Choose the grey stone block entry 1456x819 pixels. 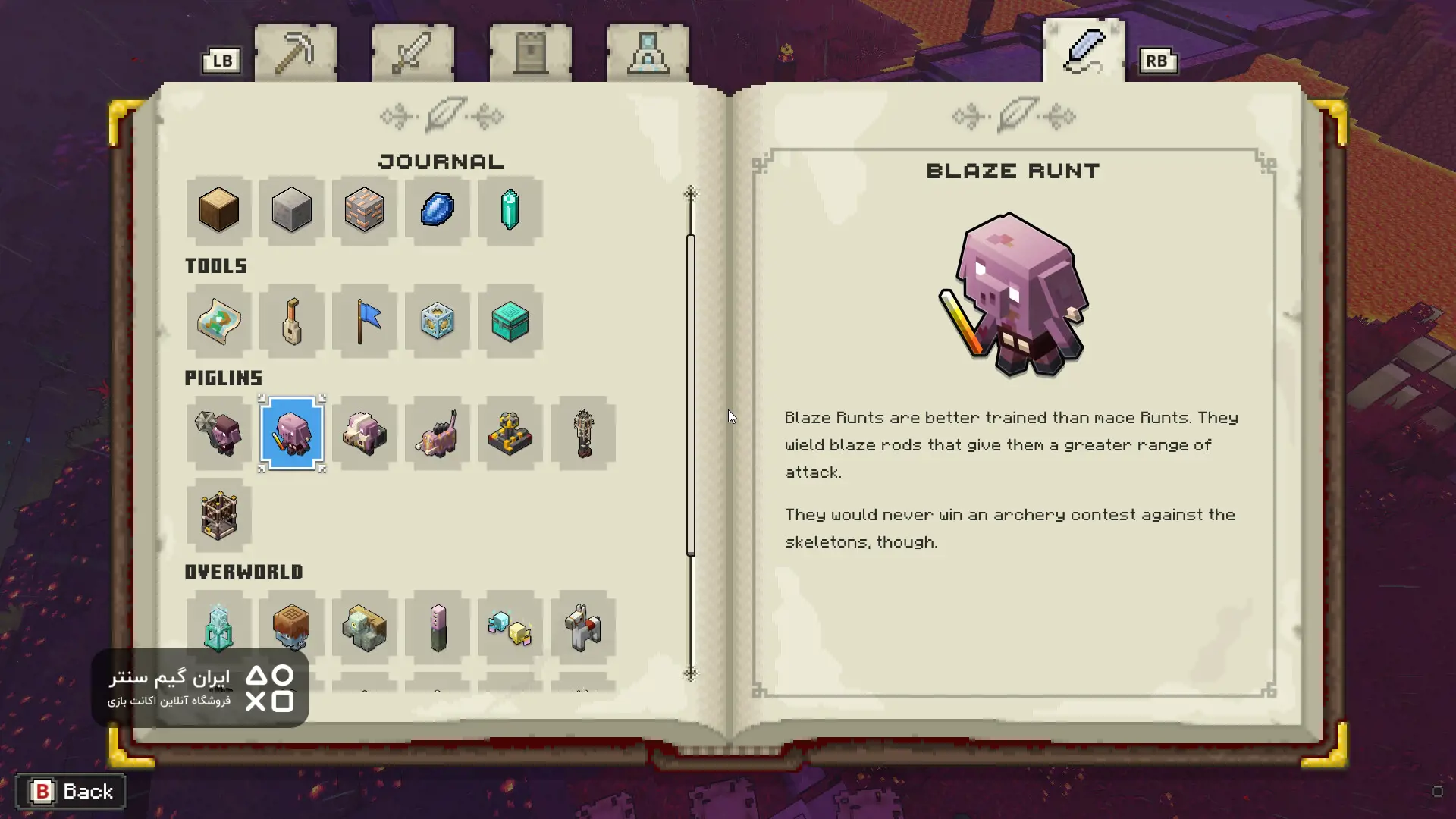291,210
